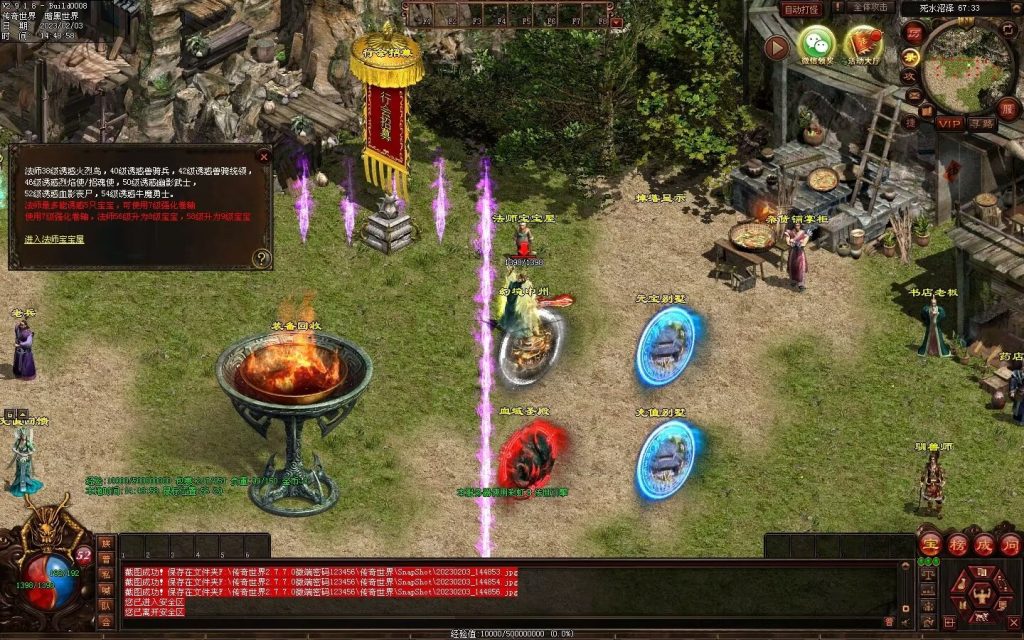Open the VIP button
The image size is (1024, 640).
(x=948, y=123)
